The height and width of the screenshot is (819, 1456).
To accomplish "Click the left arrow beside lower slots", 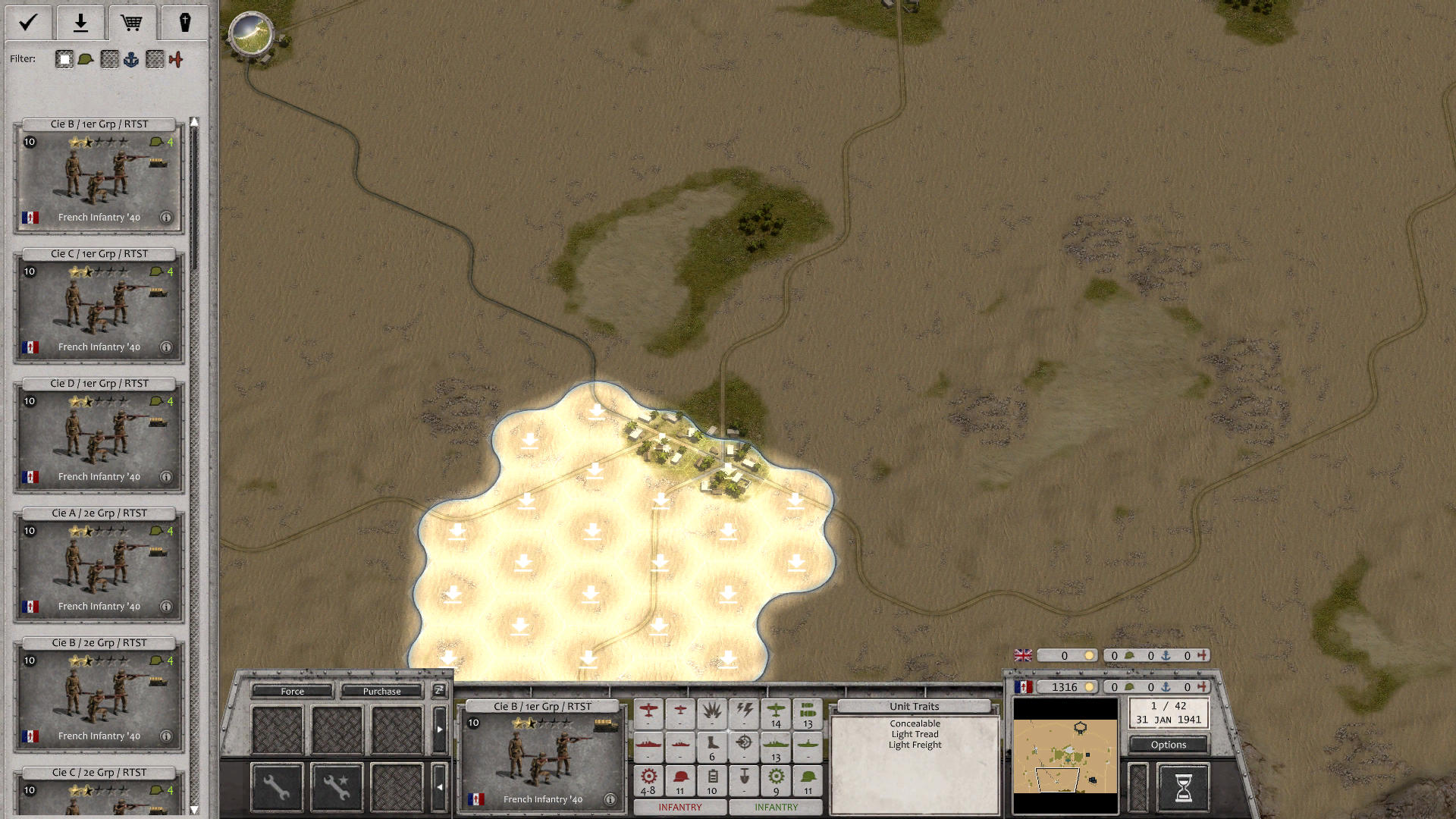I will coord(440,786).
